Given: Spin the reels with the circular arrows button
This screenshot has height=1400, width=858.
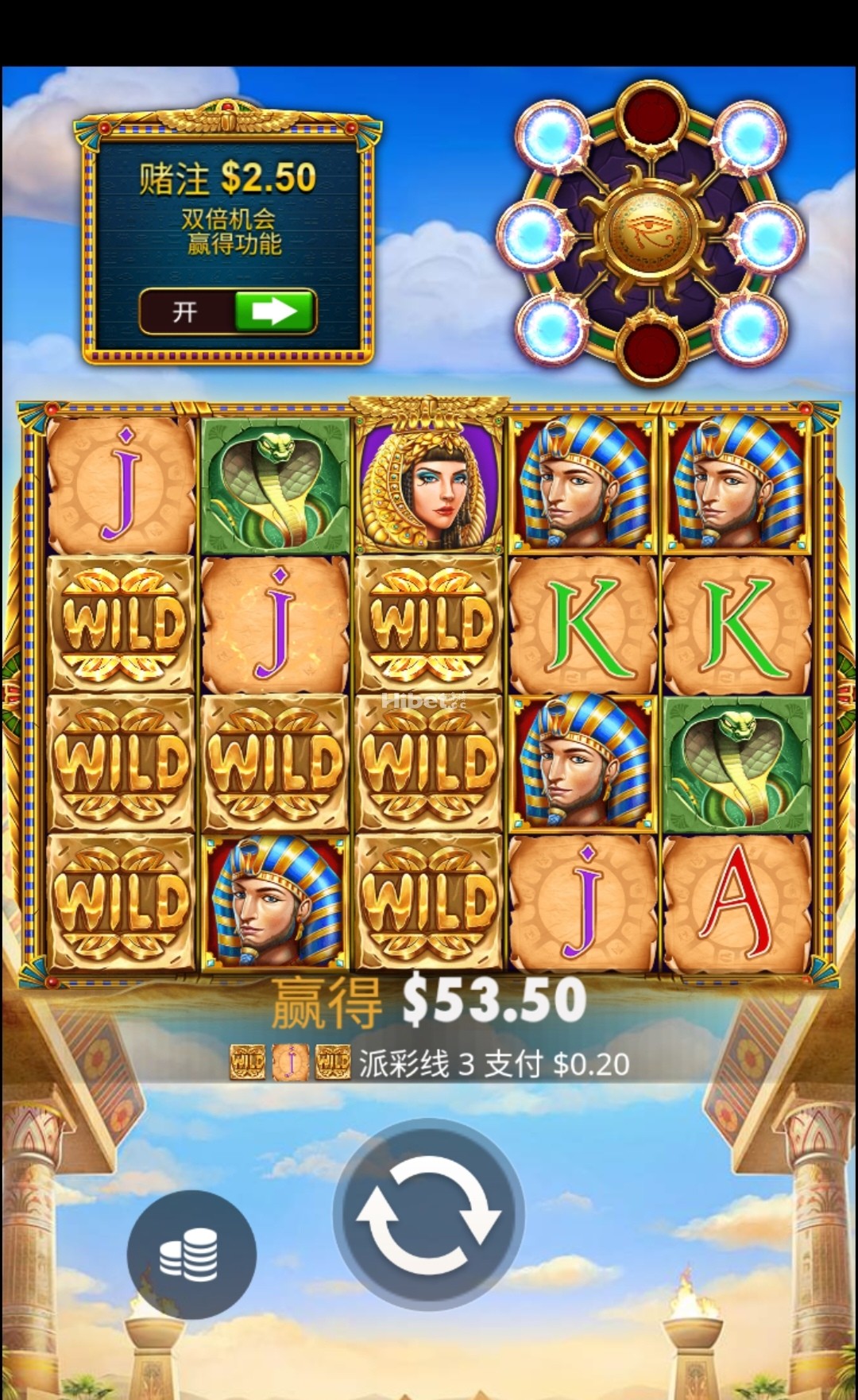Looking at the screenshot, I should pyautogui.click(x=428, y=1212).
